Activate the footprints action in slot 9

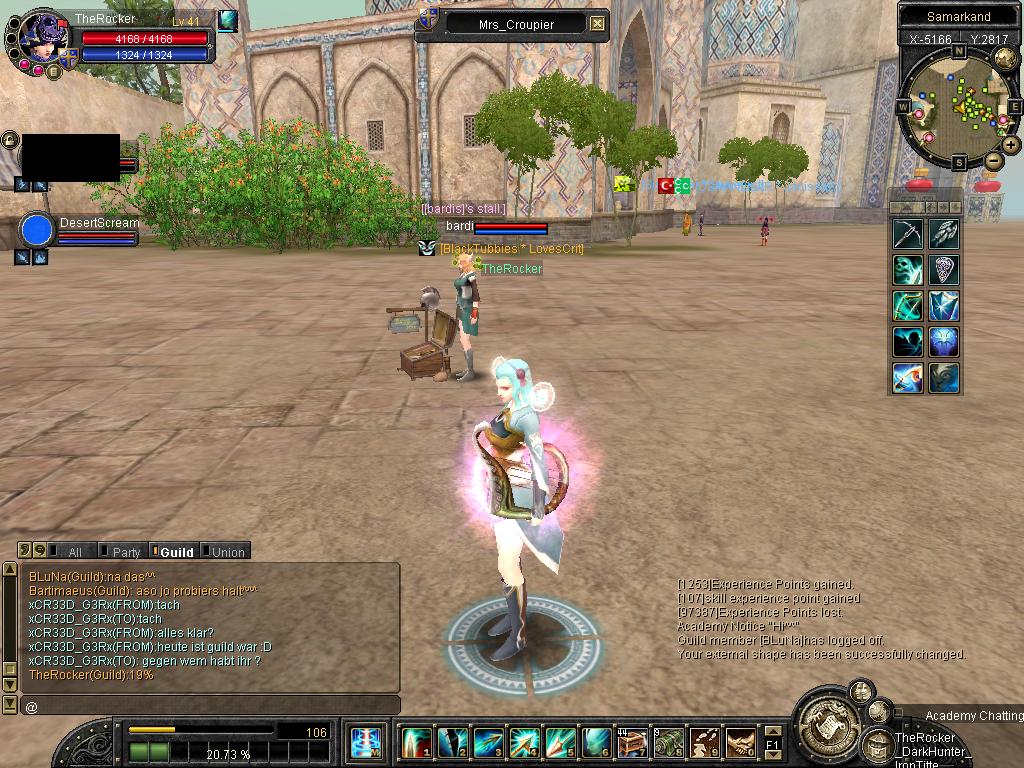(x=704, y=743)
